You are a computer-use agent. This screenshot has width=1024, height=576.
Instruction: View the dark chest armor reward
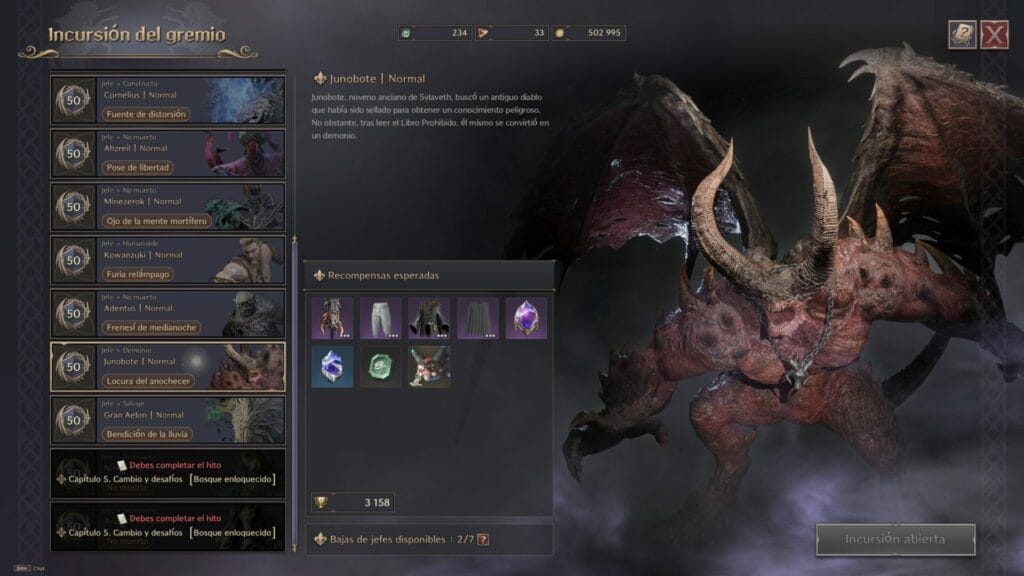click(429, 318)
